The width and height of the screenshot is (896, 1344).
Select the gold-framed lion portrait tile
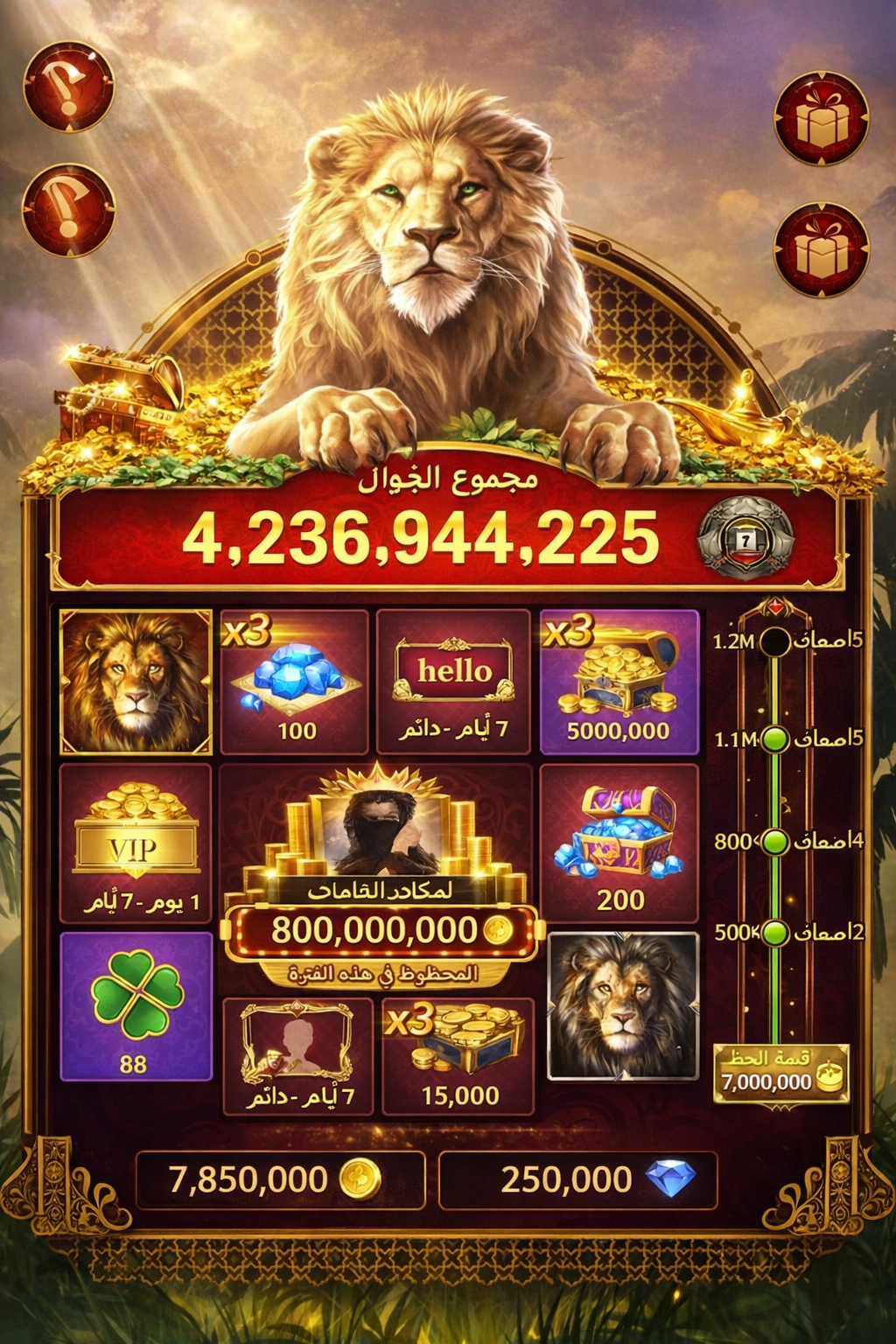coord(136,682)
